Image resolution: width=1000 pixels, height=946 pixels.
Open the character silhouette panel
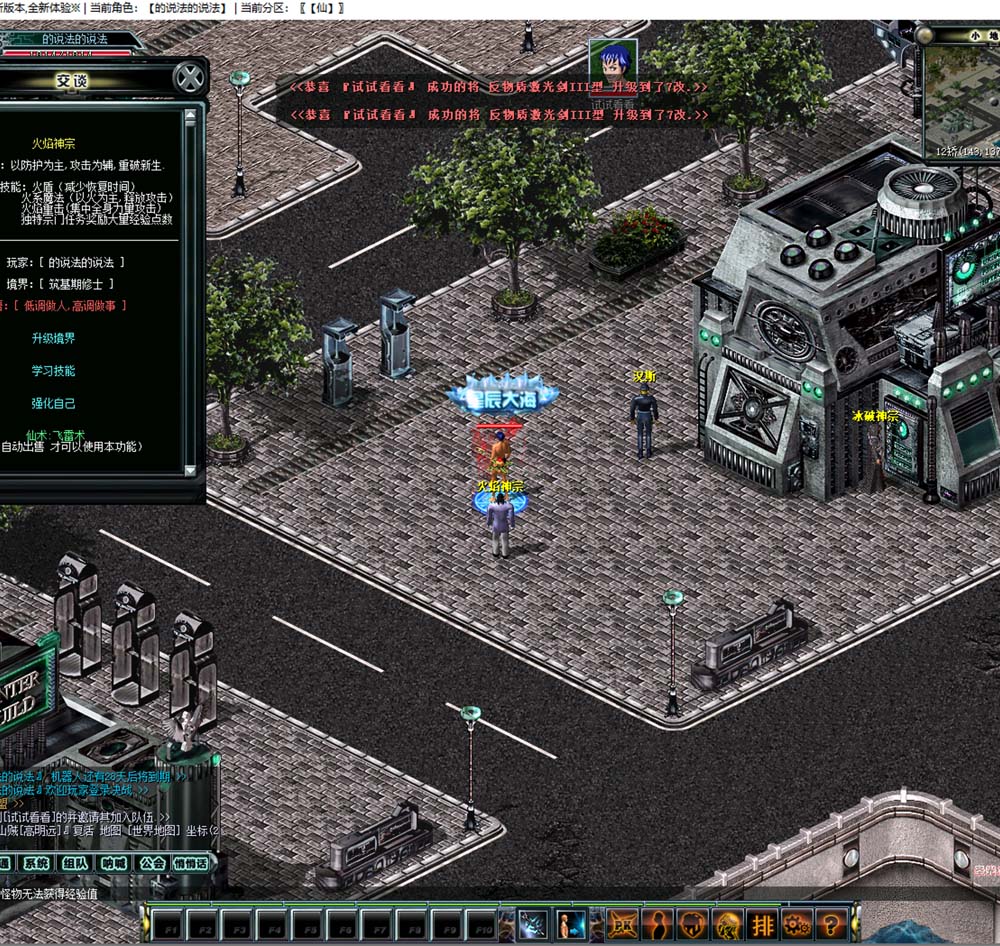659,924
